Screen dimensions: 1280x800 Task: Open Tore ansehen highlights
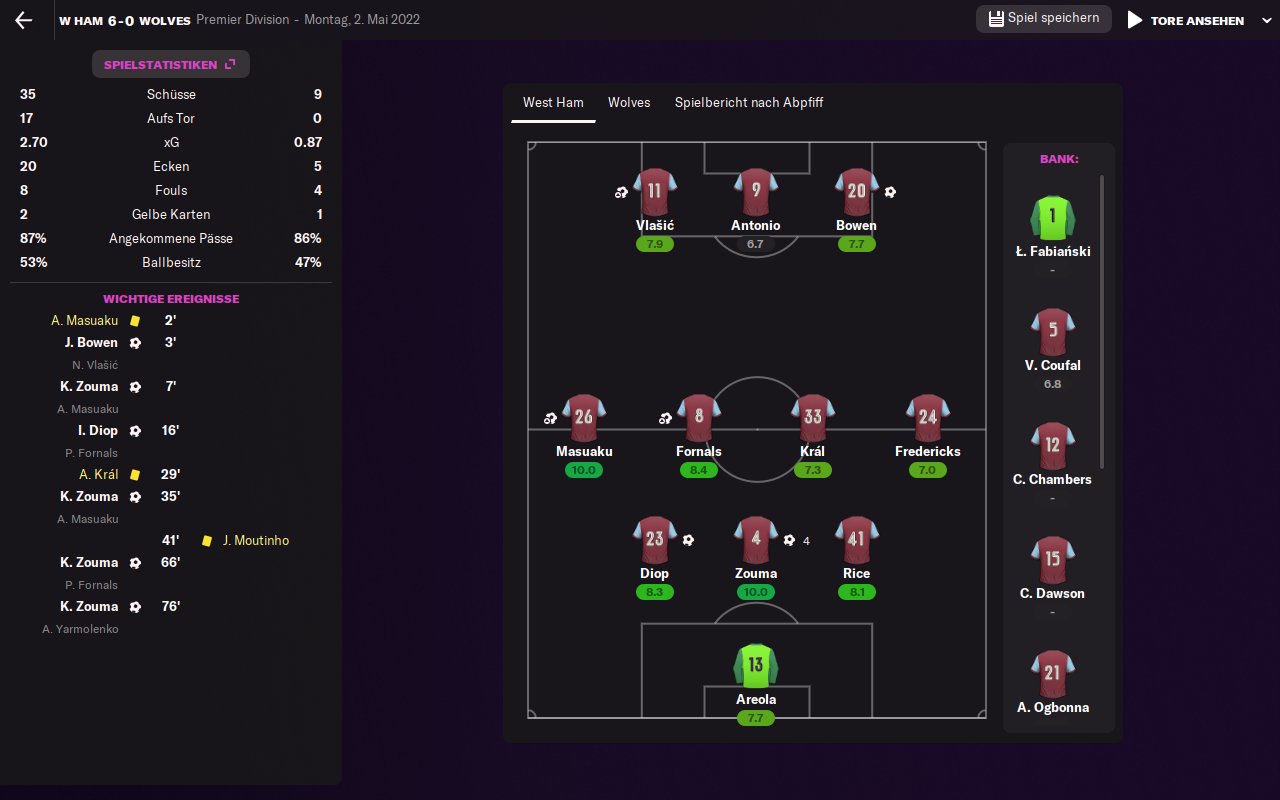[1186, 20]
